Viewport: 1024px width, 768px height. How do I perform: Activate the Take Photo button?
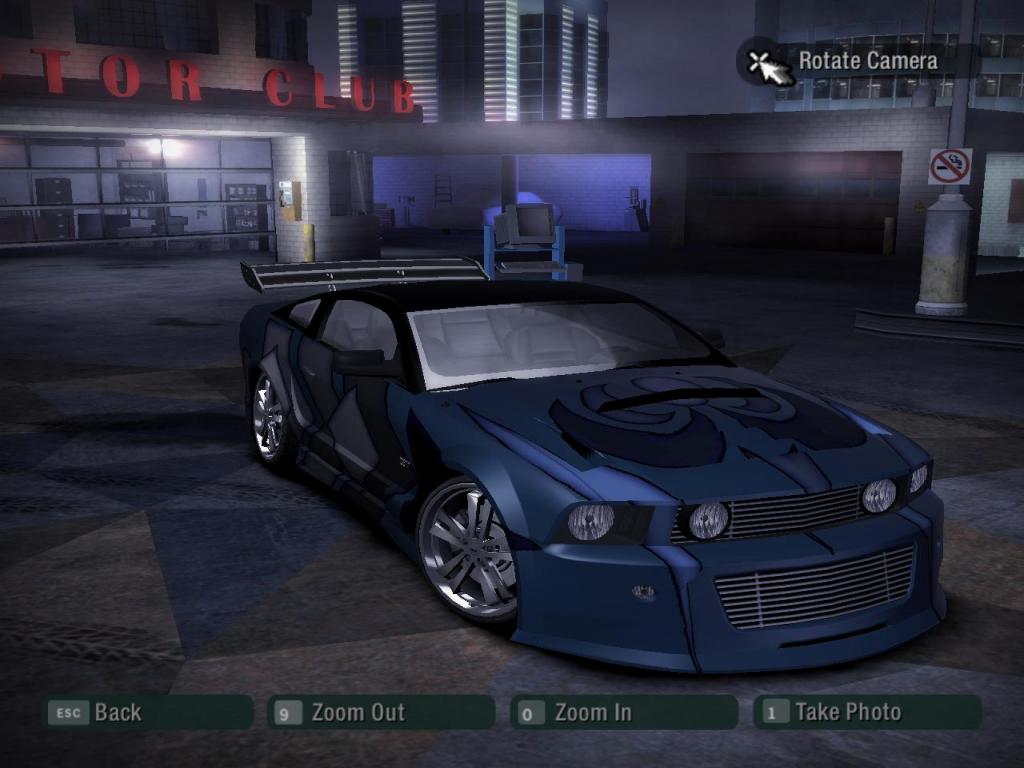pos(866,712)
